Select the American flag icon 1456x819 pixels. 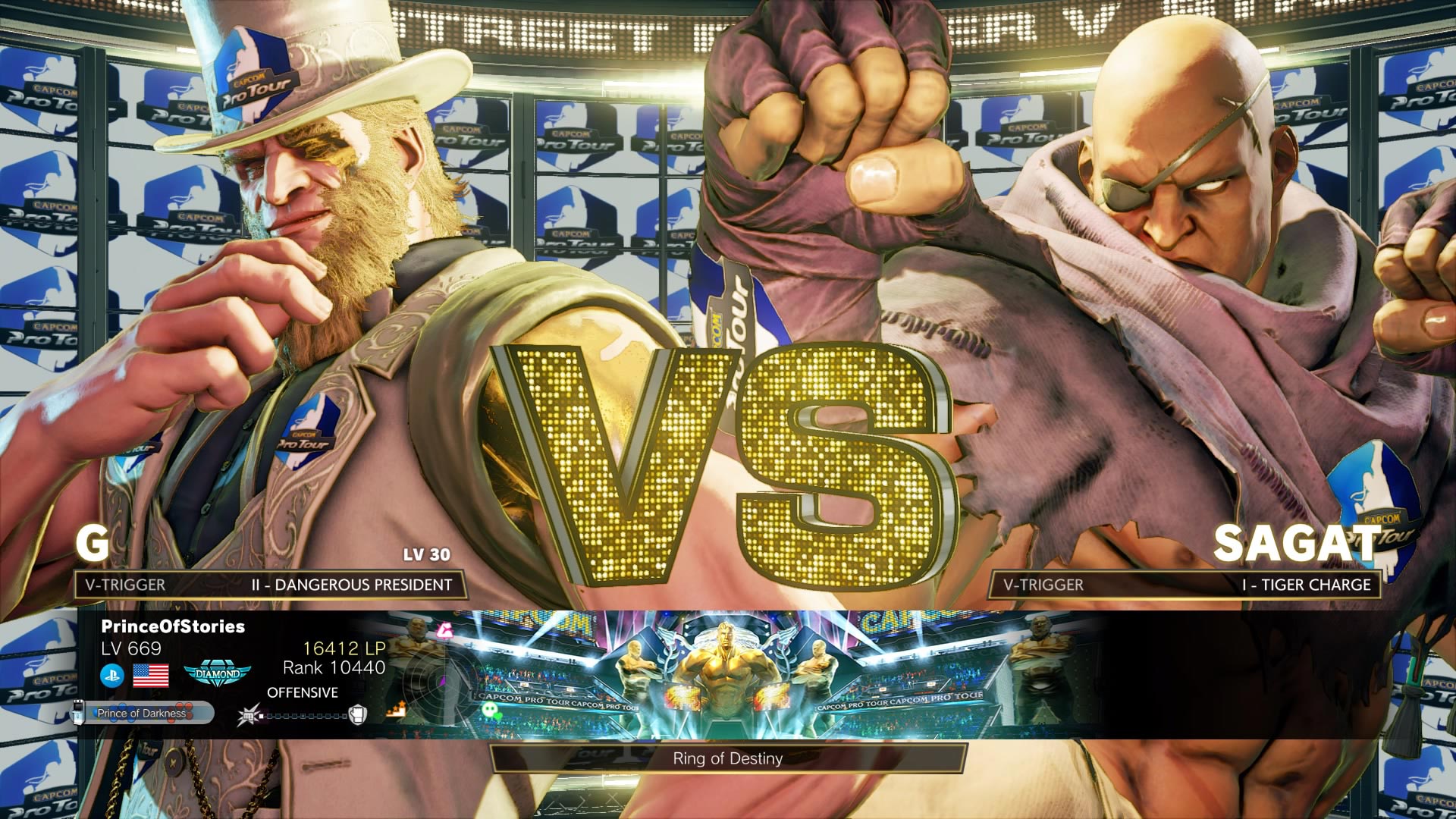click(x=151, y=676)
